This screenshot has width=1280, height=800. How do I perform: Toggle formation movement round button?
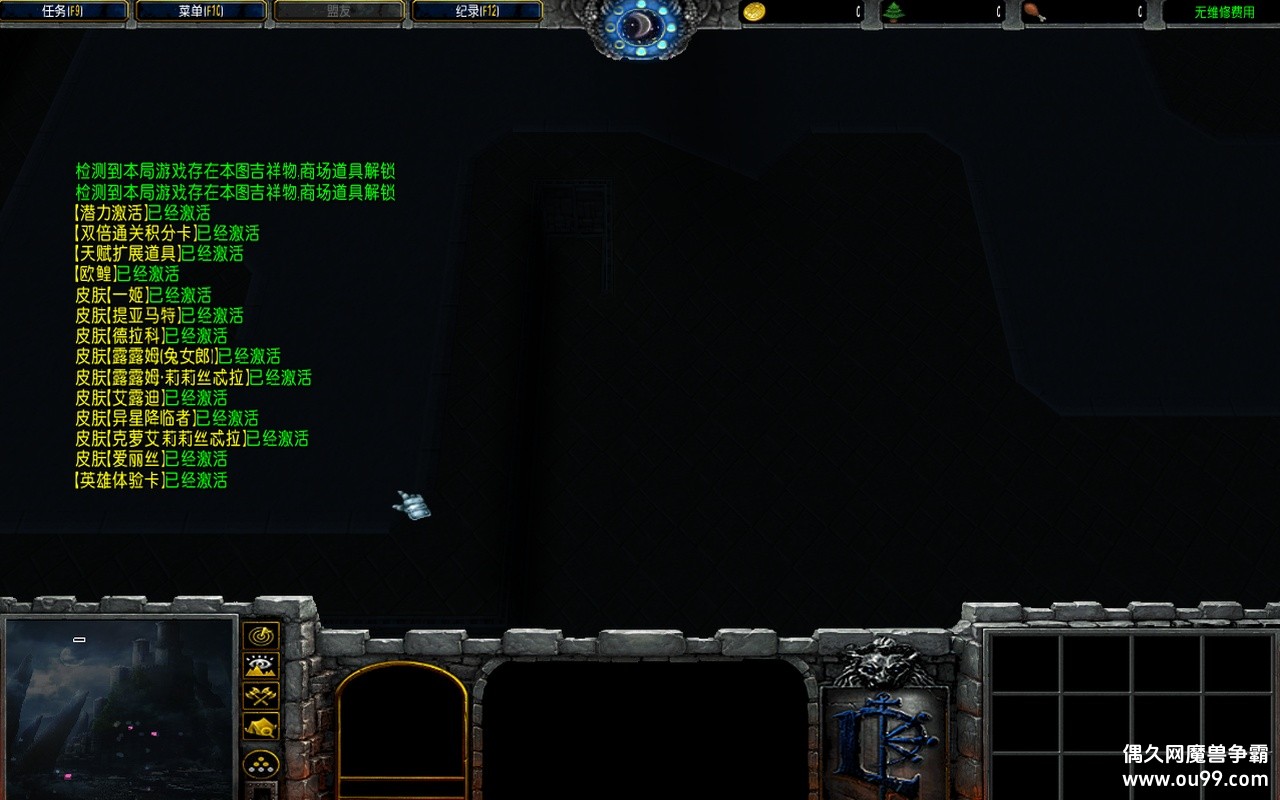(261, 765)
